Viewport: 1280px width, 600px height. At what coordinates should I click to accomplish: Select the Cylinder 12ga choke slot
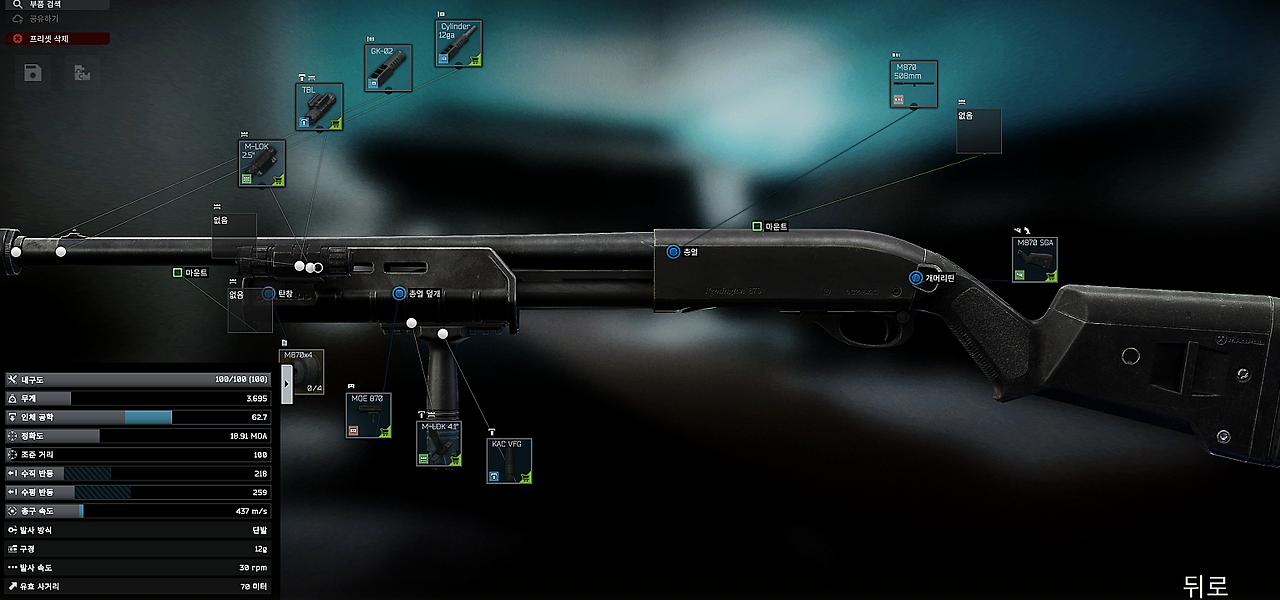(459, 45)
